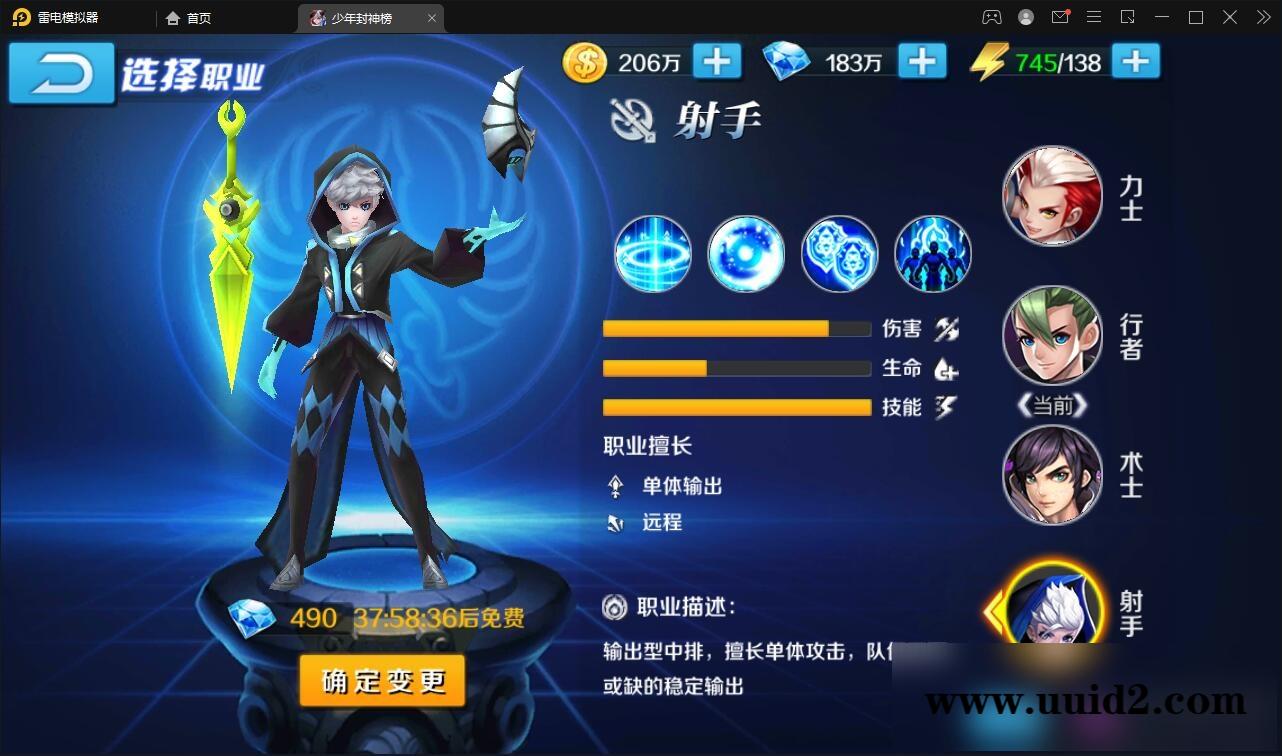Image resolution: width=1282 pixels, height=756 pixels.
Task: Select the 少年封神榜 game tab
Action: 365,17
